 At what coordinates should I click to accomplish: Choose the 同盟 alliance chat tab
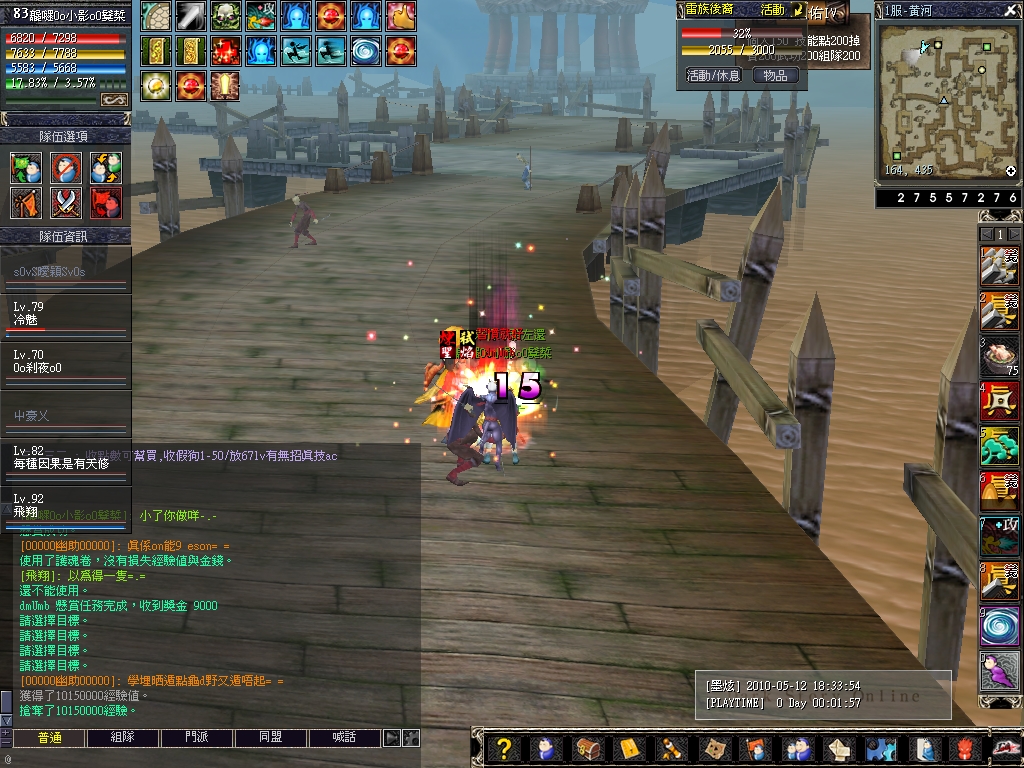[271, 738]
